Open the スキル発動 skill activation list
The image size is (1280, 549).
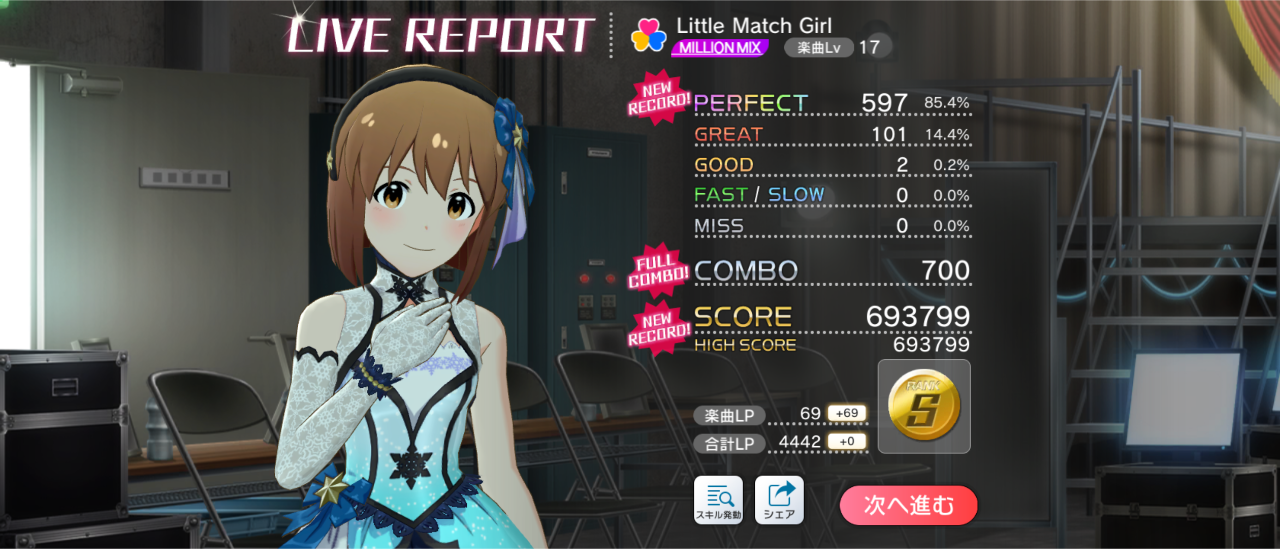point(718,501)
